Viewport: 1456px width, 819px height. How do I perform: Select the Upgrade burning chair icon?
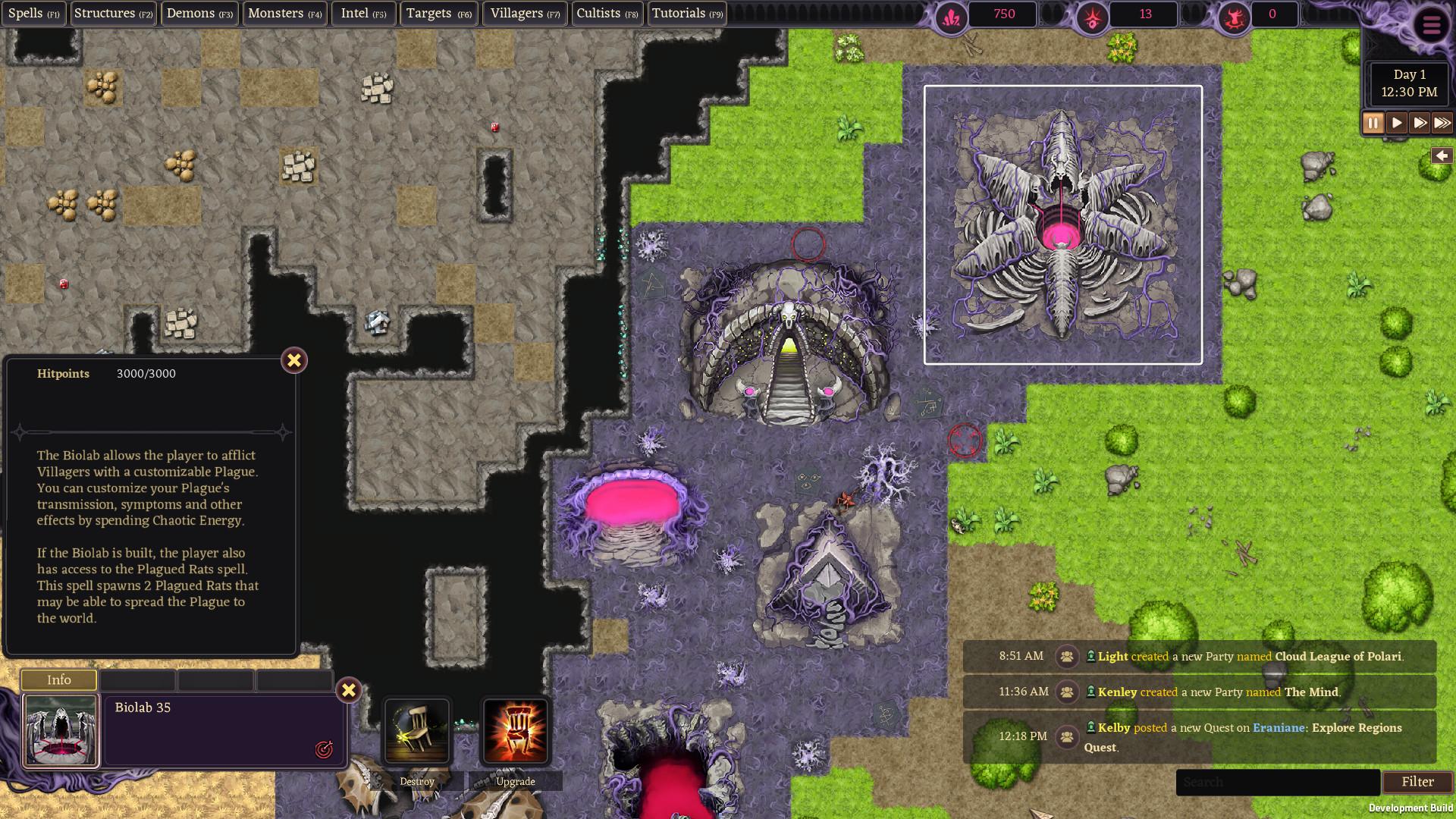click(x=518, y=733)
